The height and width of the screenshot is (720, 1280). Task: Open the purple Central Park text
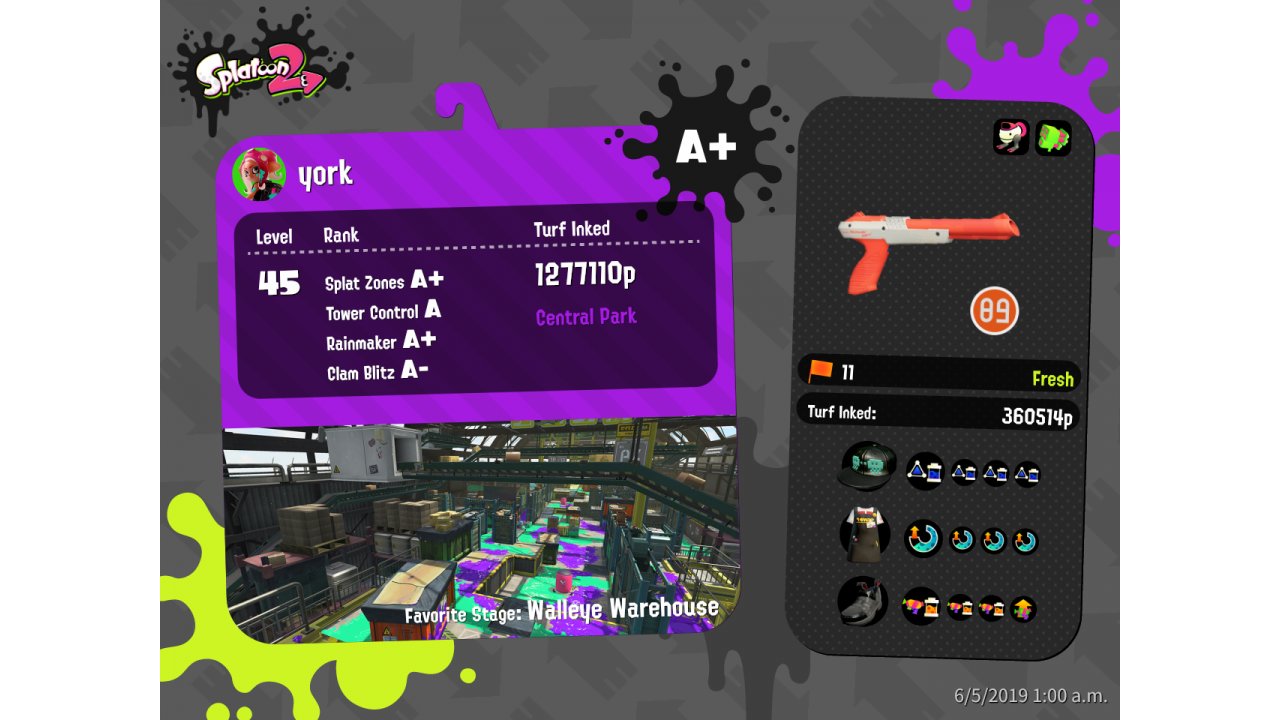click(586, 317)
